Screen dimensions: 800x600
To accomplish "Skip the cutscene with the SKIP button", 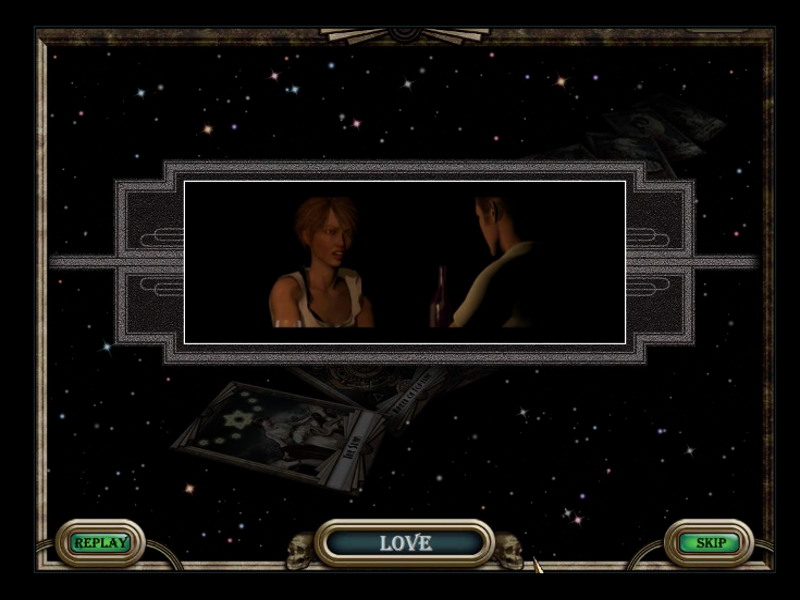I will click(709, 543).
